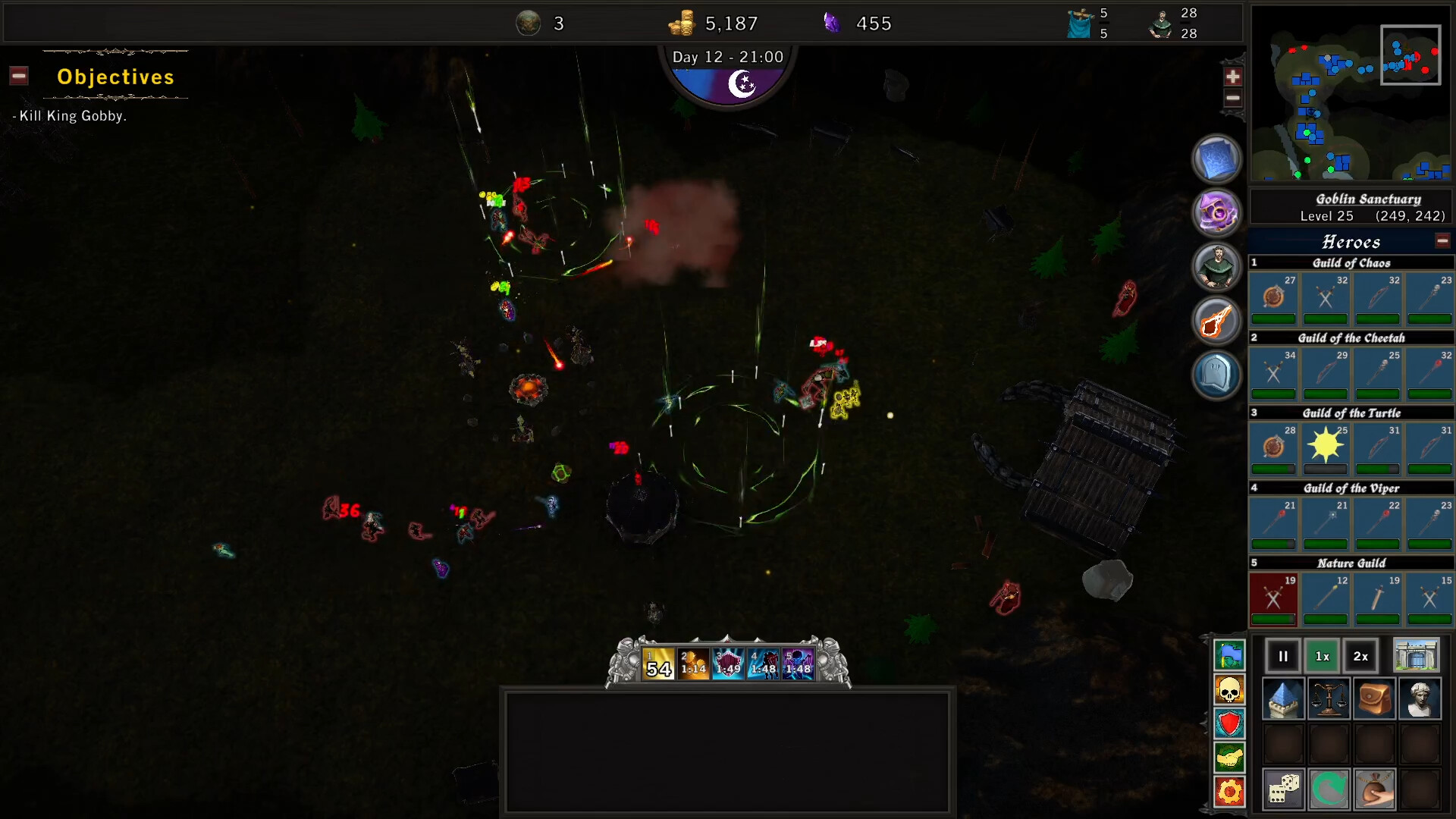Enable 1x game speed
The image size is (1456, 819).
1323,656
